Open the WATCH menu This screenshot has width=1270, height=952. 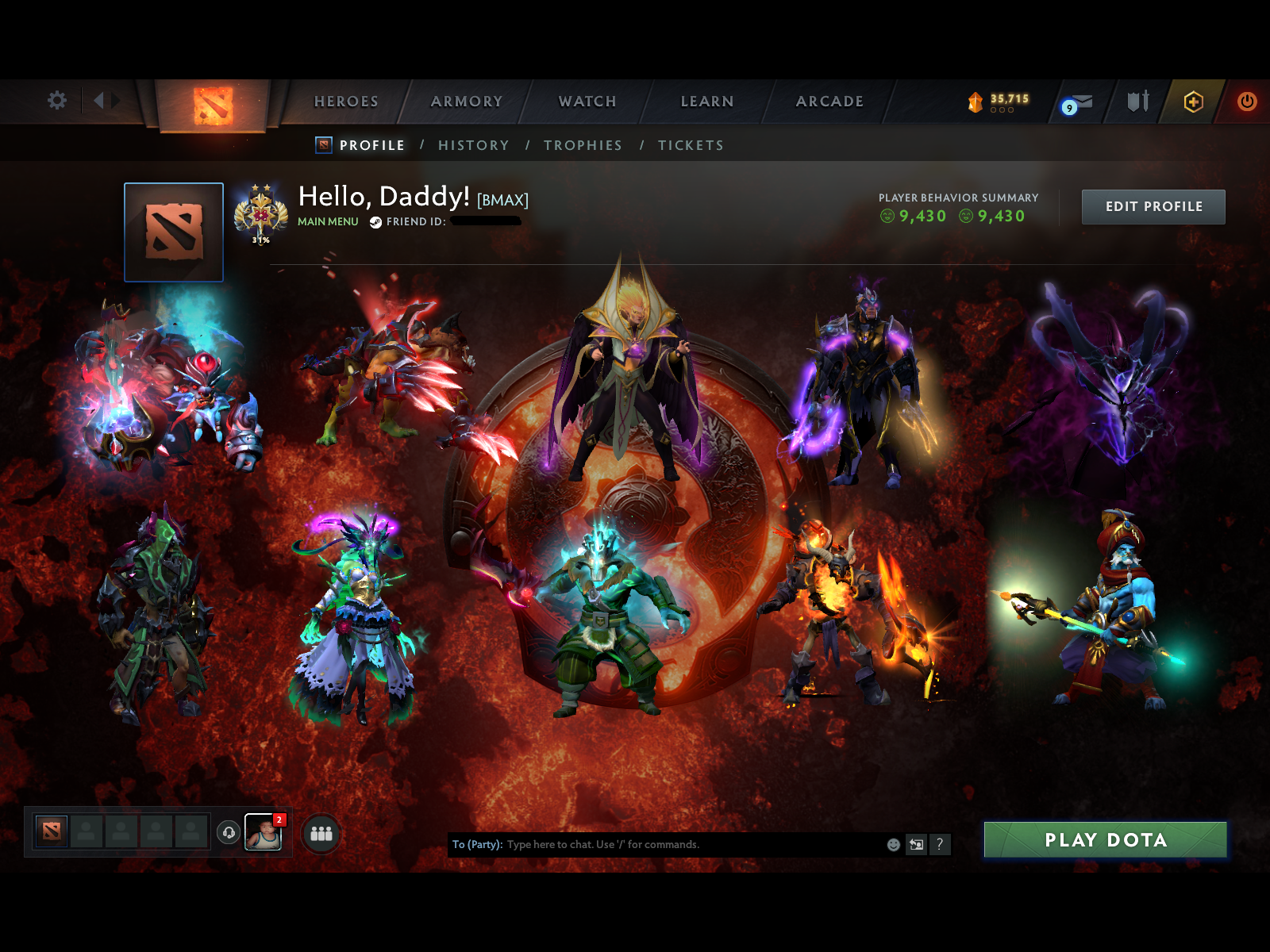tap(587, 102)
